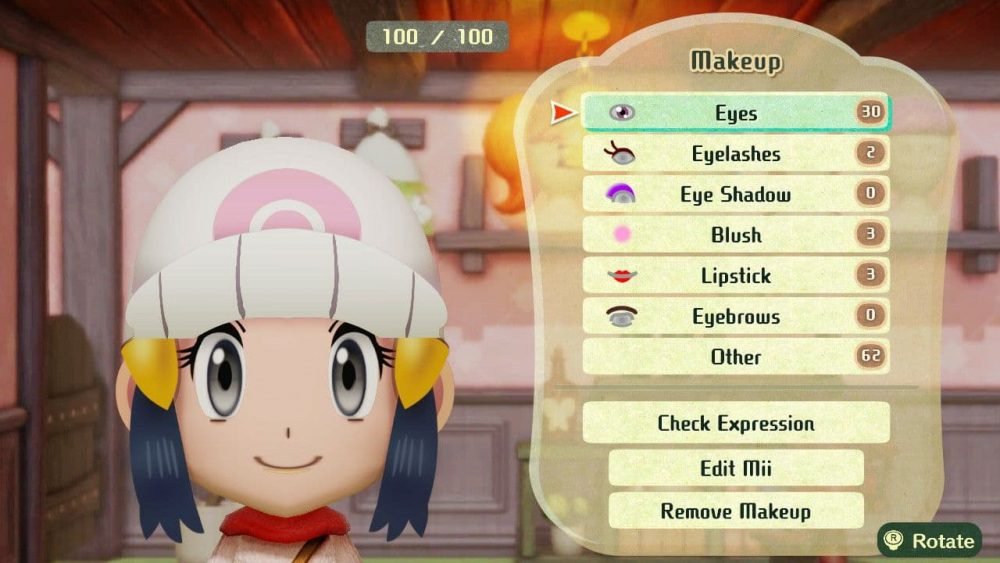Choose the Eyebrows makeup entry
The width and height of the screenshot is (1000, 563).
point(735,317)
